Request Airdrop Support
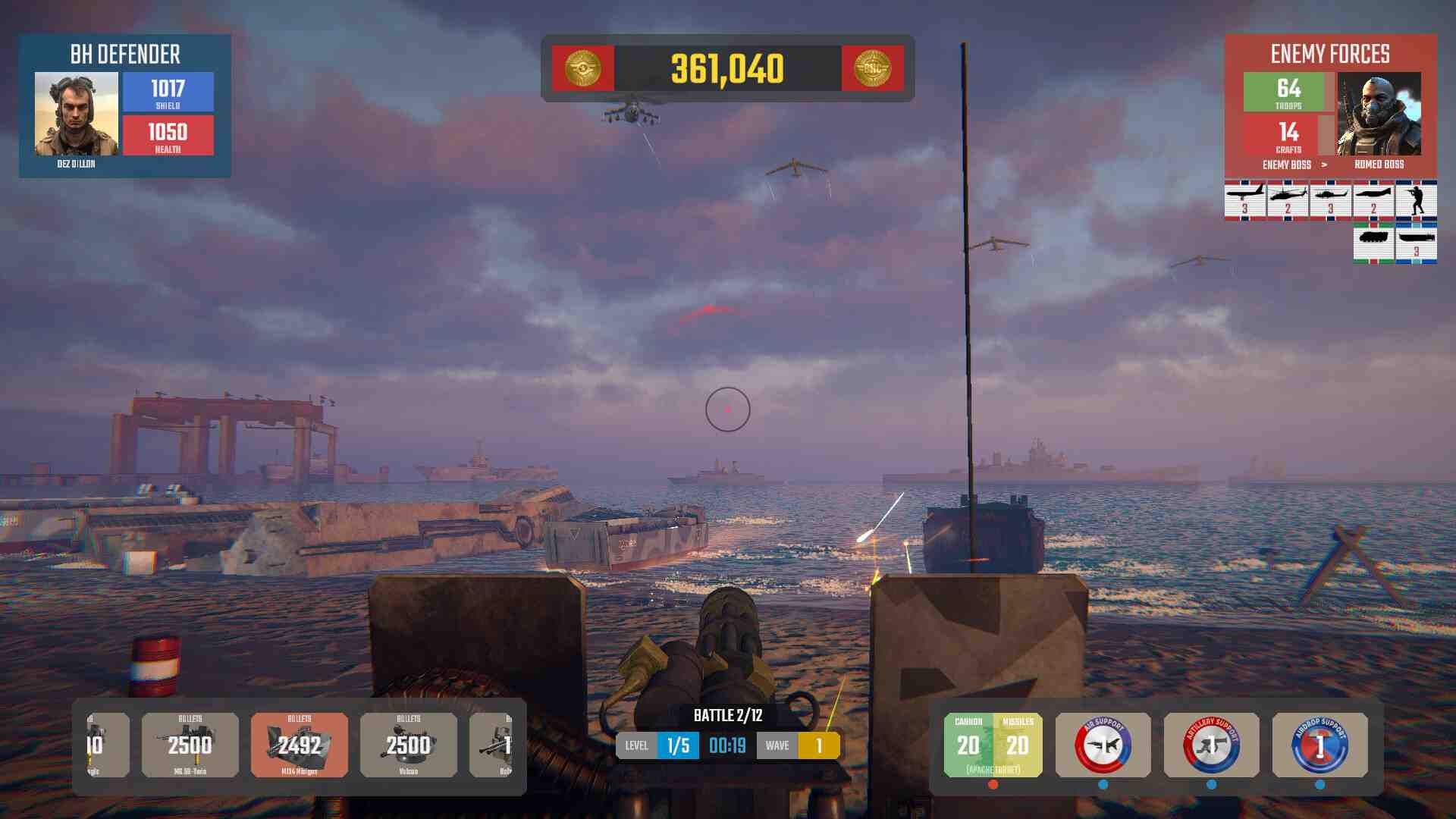The image size is (1456, 819). 1319,745
